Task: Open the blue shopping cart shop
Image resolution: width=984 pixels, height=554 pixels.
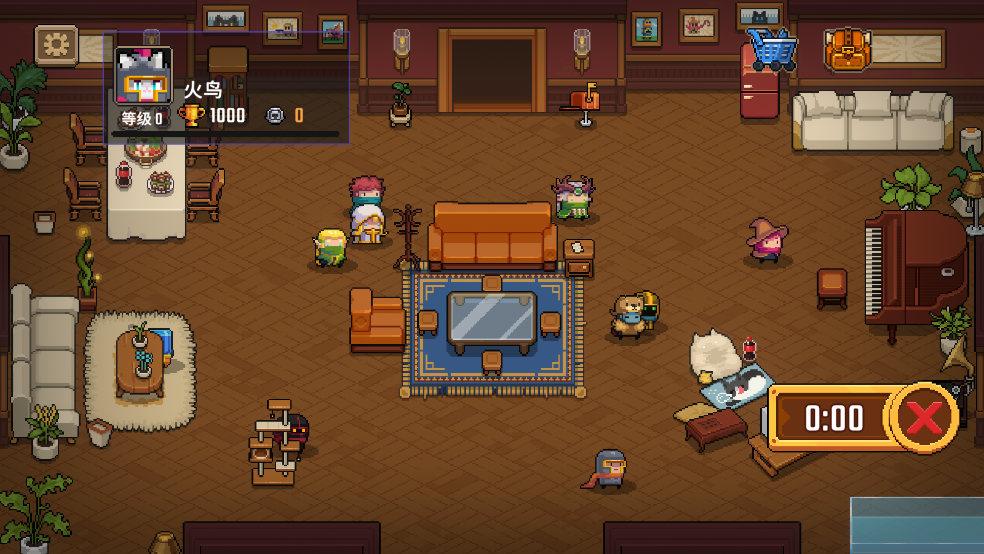Action: click(x=771, y=48)
